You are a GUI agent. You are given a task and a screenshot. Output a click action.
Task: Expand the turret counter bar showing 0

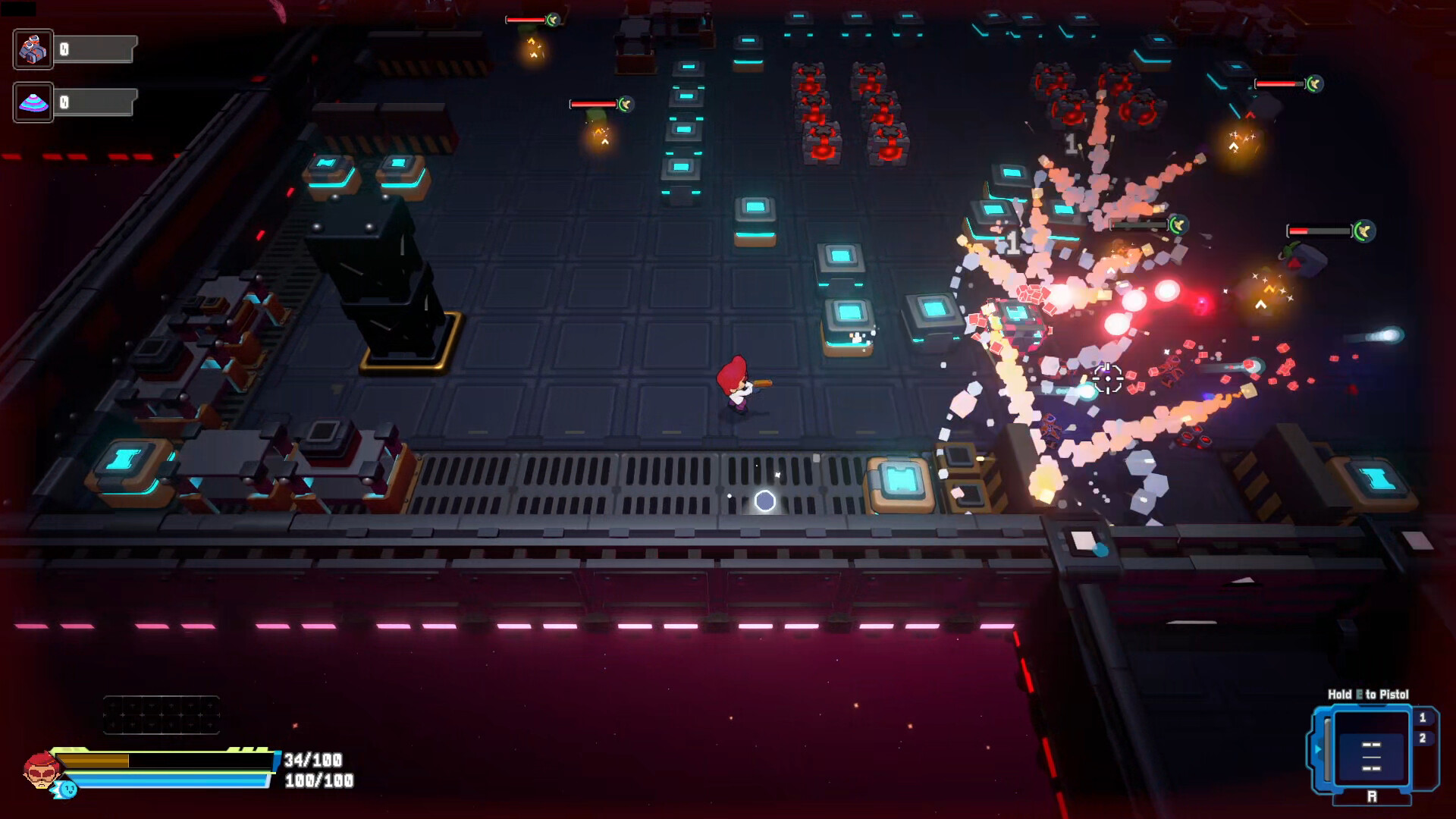tap(95, 49)
